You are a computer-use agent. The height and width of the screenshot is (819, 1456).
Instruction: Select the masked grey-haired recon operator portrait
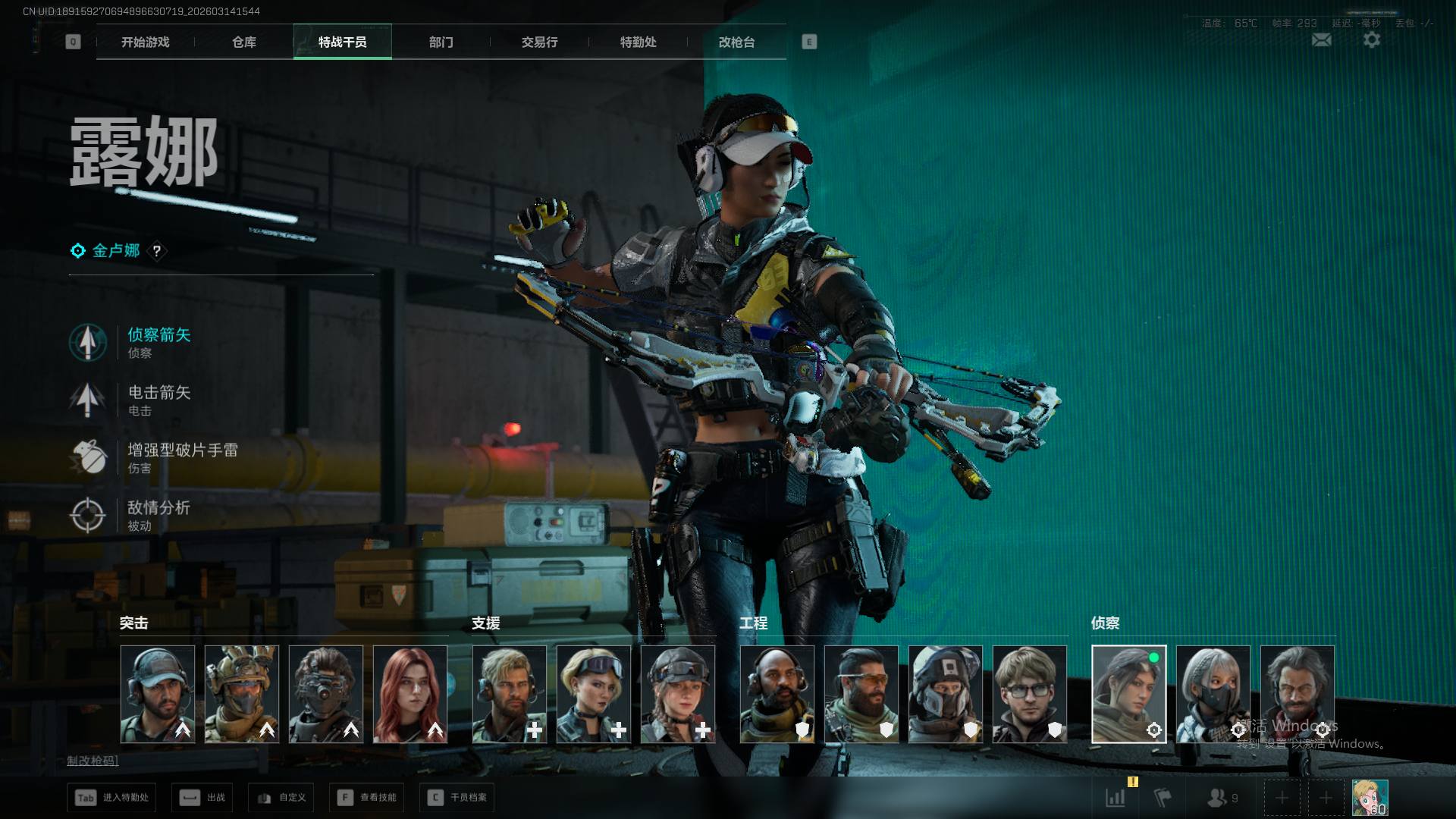[1213, 694]
